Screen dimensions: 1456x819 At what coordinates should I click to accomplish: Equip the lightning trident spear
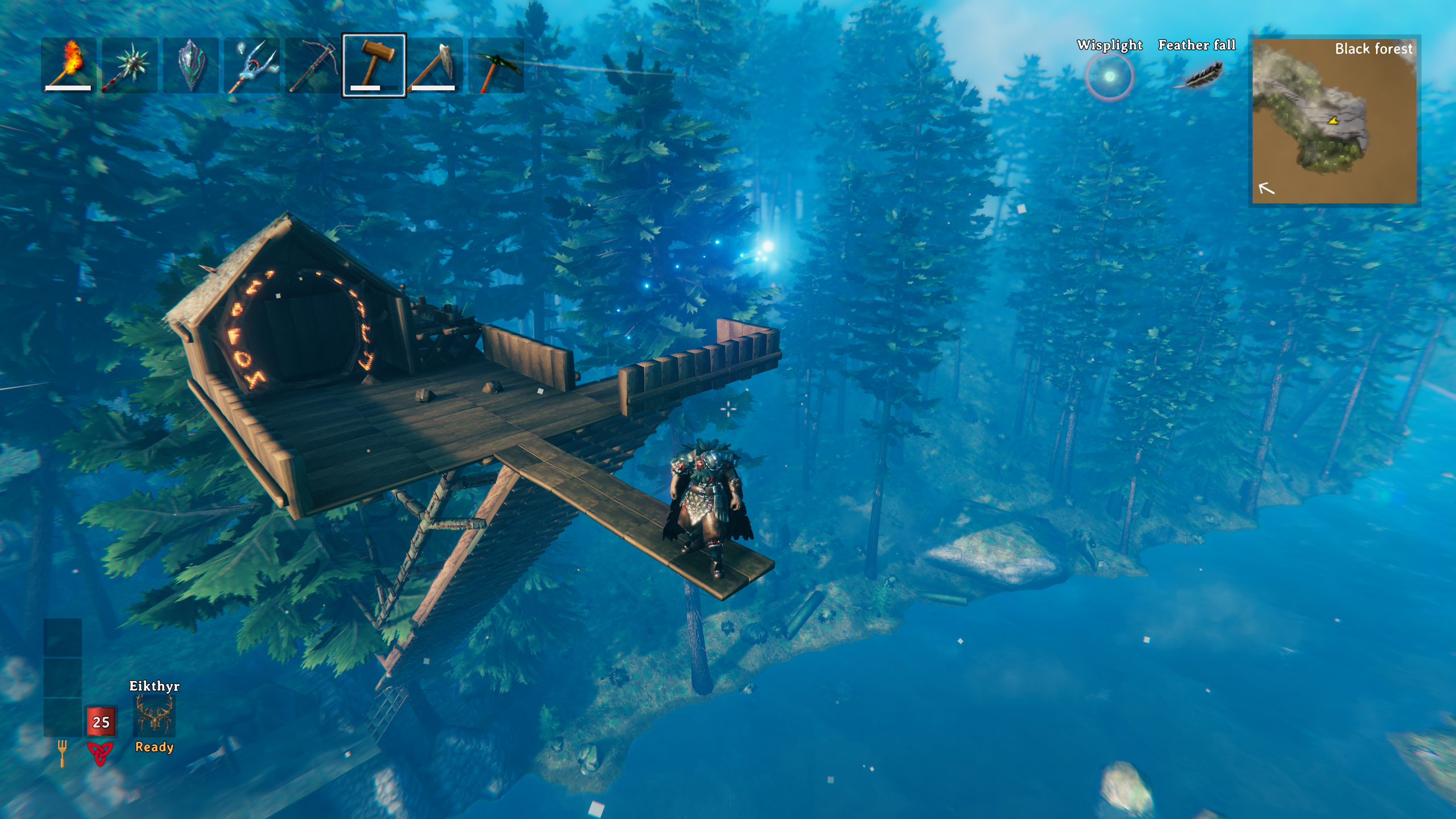[252, 65]
